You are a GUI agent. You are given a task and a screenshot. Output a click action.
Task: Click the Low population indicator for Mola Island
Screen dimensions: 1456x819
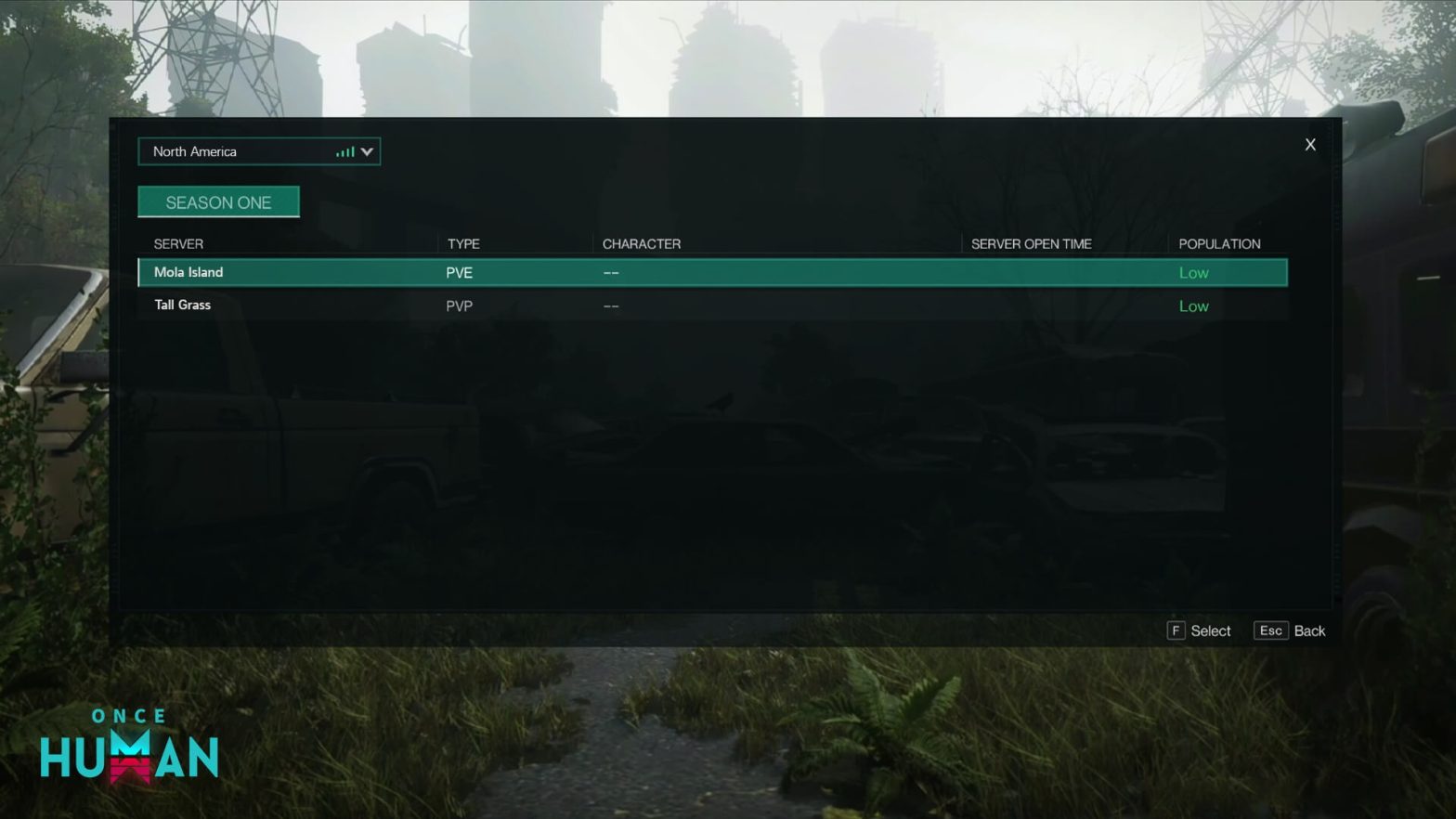pyautogui.click(x=1193, y=272)
